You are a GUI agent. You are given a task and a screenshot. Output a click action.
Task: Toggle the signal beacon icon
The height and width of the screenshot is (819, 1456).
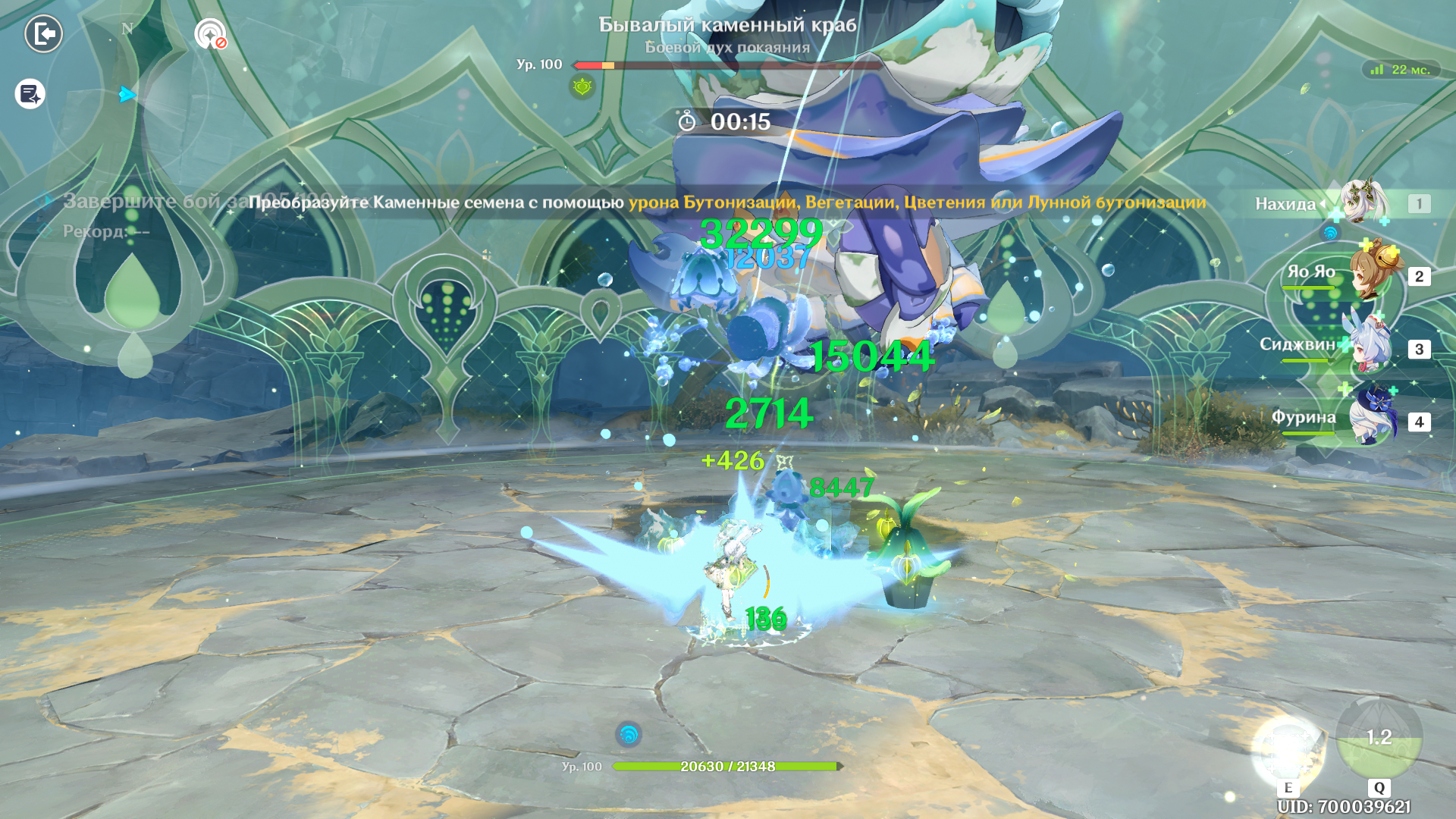click(x=210, y=34)
